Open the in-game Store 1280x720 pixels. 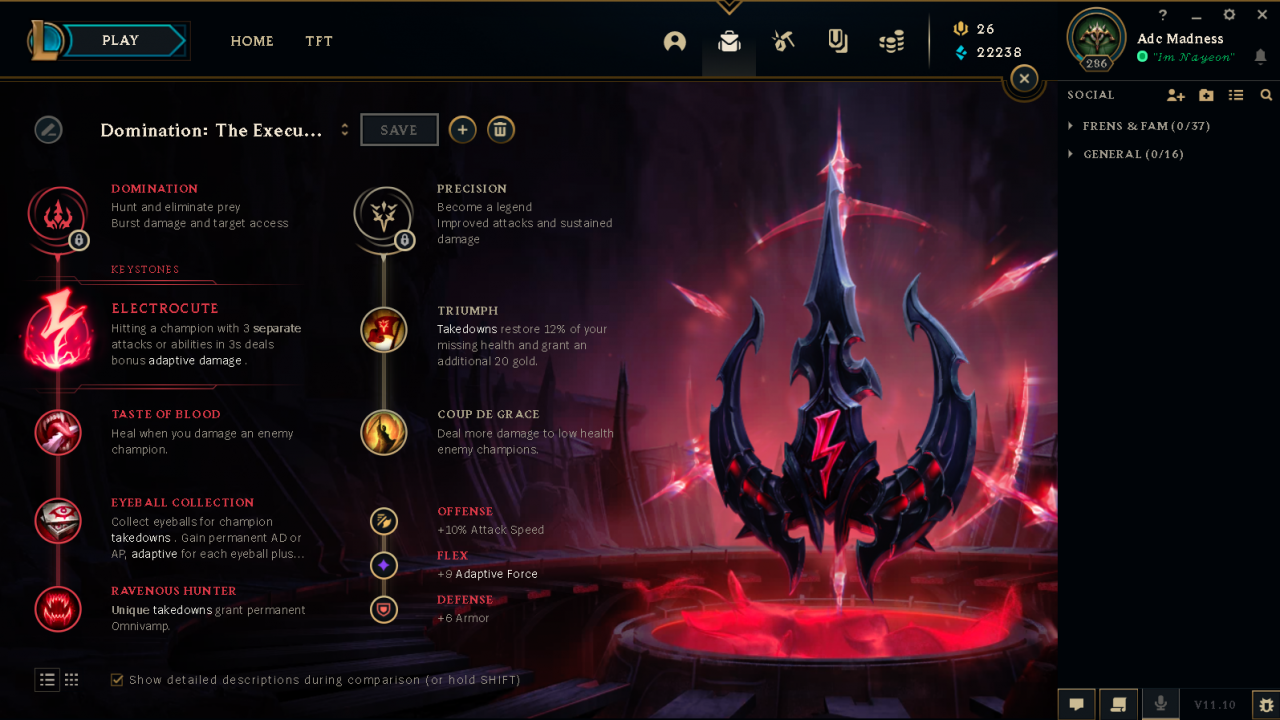(891, 41)
